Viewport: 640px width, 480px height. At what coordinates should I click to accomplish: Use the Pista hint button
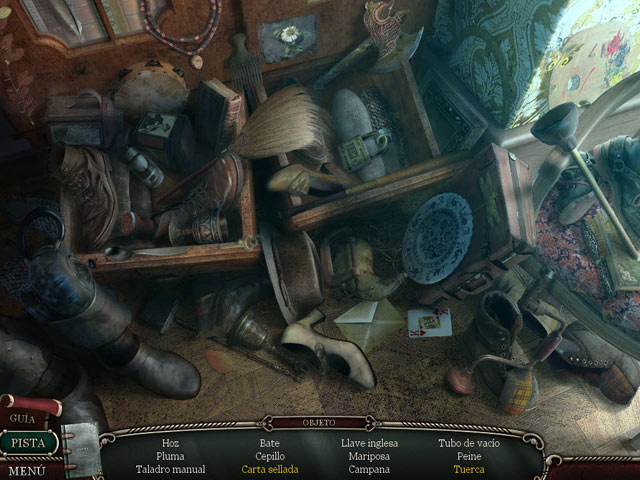(27, 442)
